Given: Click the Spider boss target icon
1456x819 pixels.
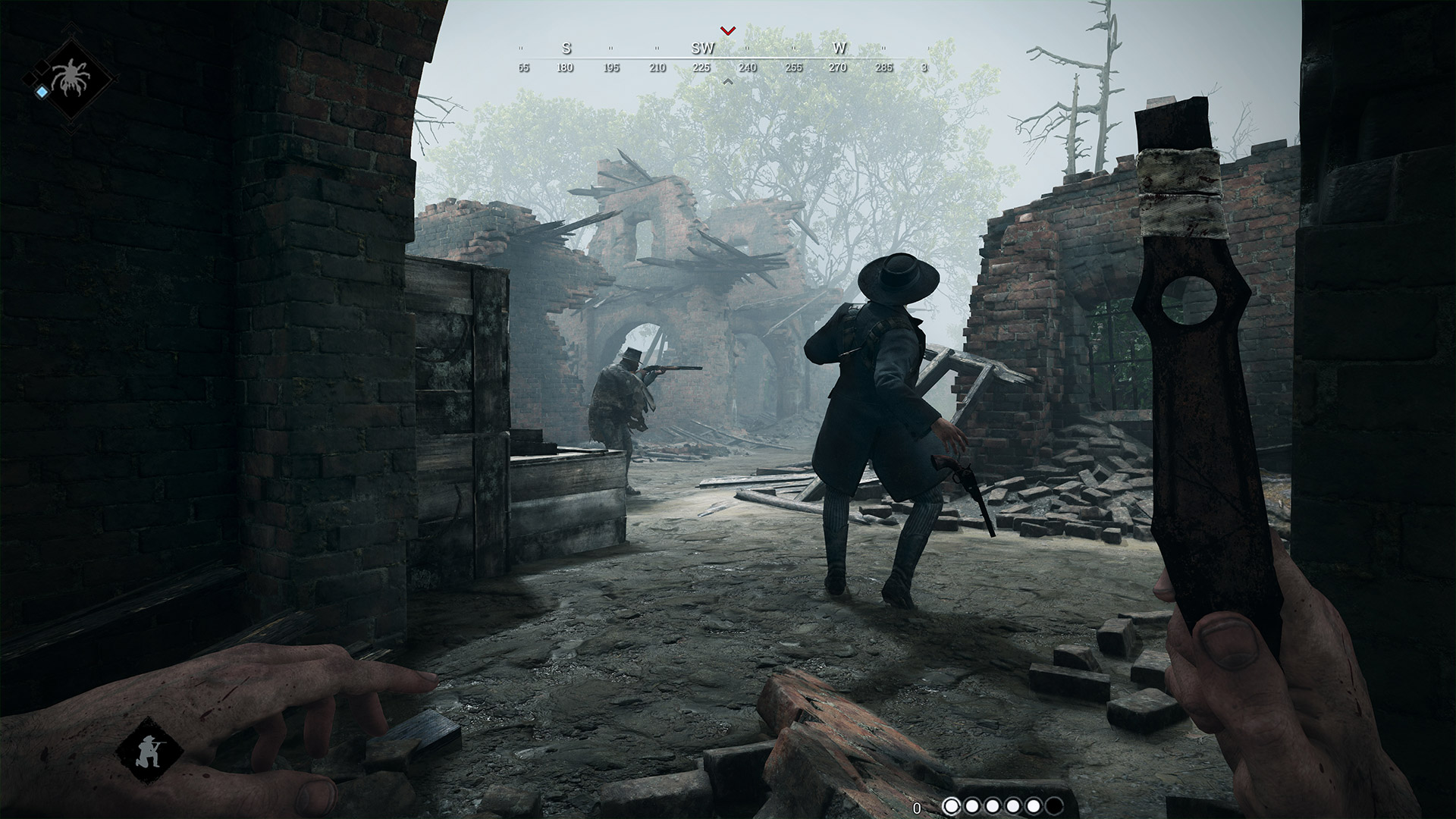Looking at the screenshot, I should (70, 77).
